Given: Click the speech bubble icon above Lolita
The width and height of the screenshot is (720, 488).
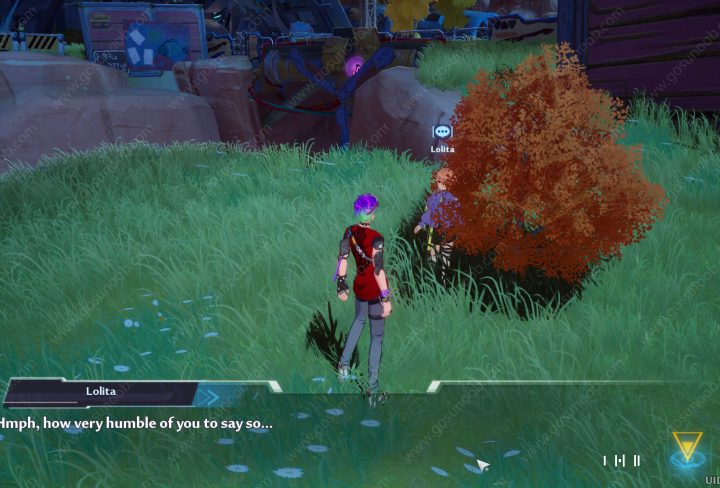Looking at the screenshot, I should point(442,132).
